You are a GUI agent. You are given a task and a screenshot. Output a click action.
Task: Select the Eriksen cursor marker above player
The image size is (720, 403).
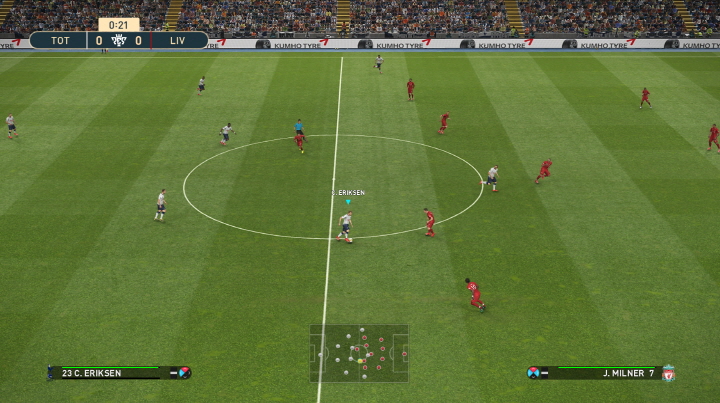coord(348,201)
